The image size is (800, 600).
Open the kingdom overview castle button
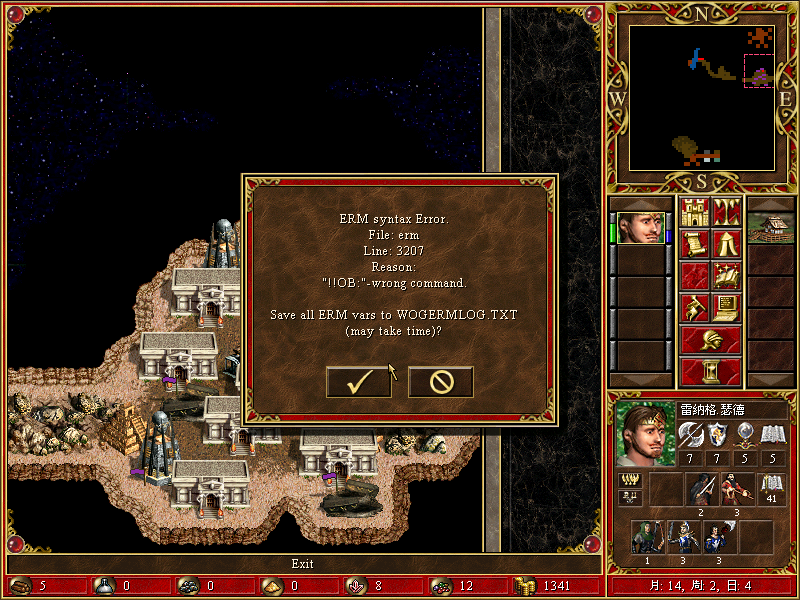pyautogui.click(x=694, y=212)
